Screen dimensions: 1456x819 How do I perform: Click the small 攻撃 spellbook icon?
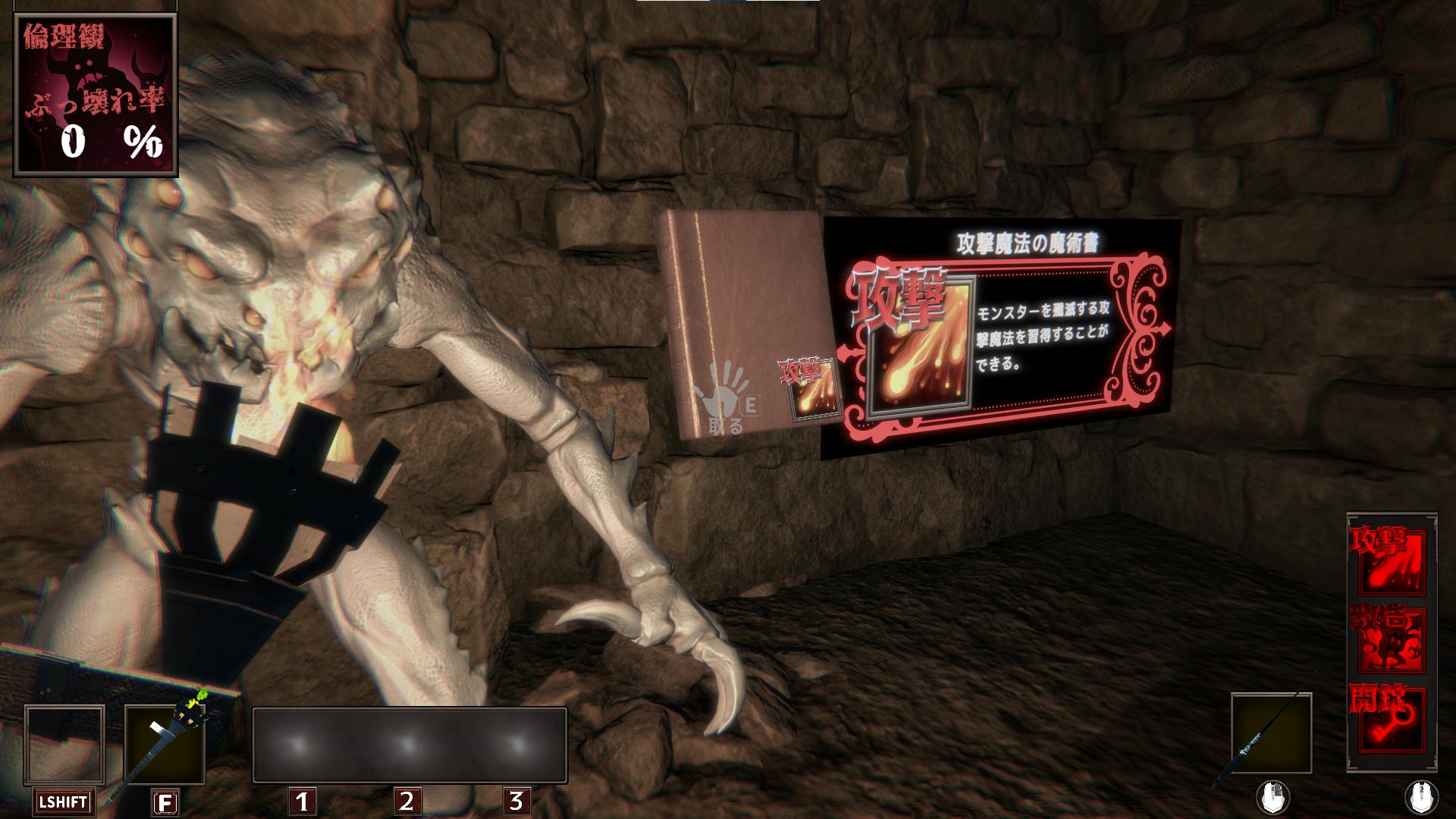[813, 388]
